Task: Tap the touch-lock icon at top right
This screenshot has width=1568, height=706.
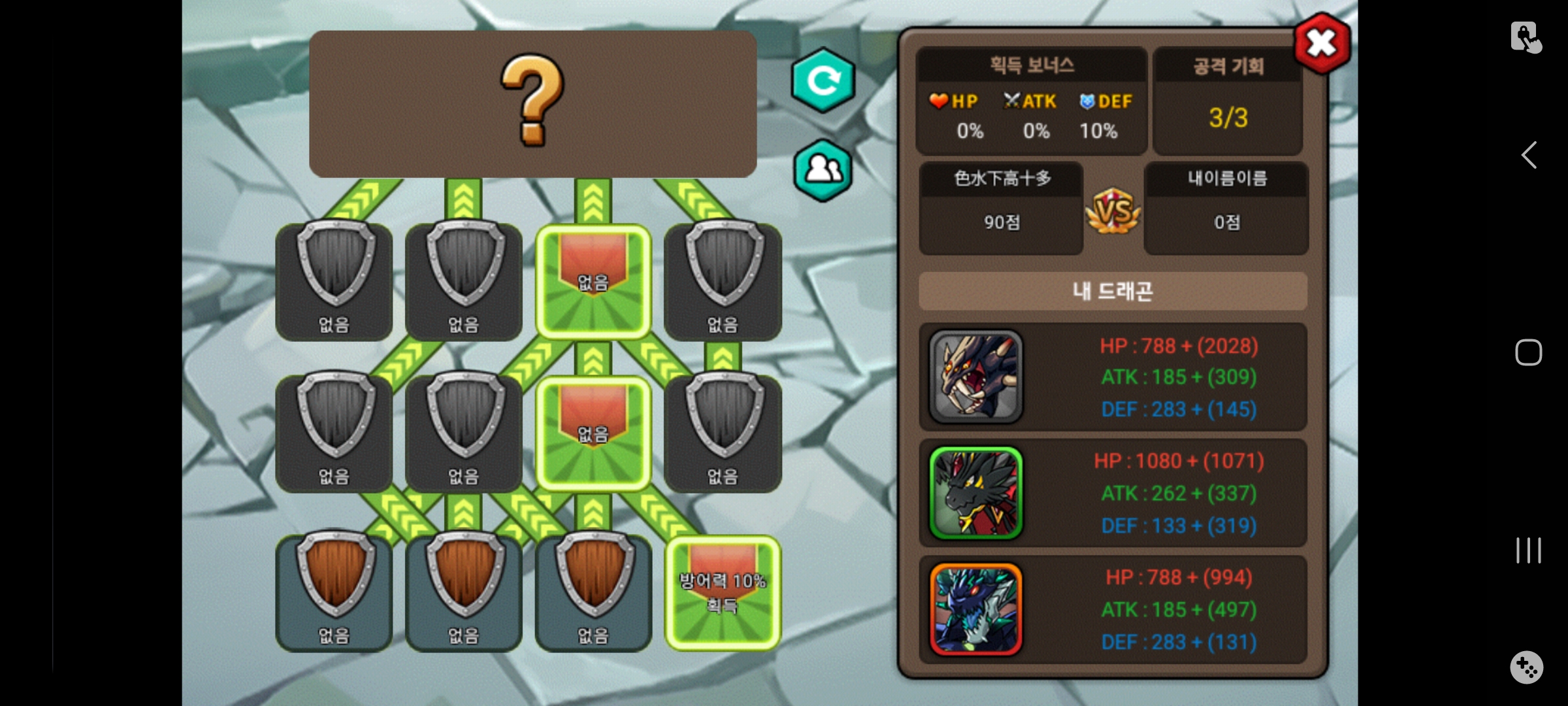Action: tap(1526, 37)
